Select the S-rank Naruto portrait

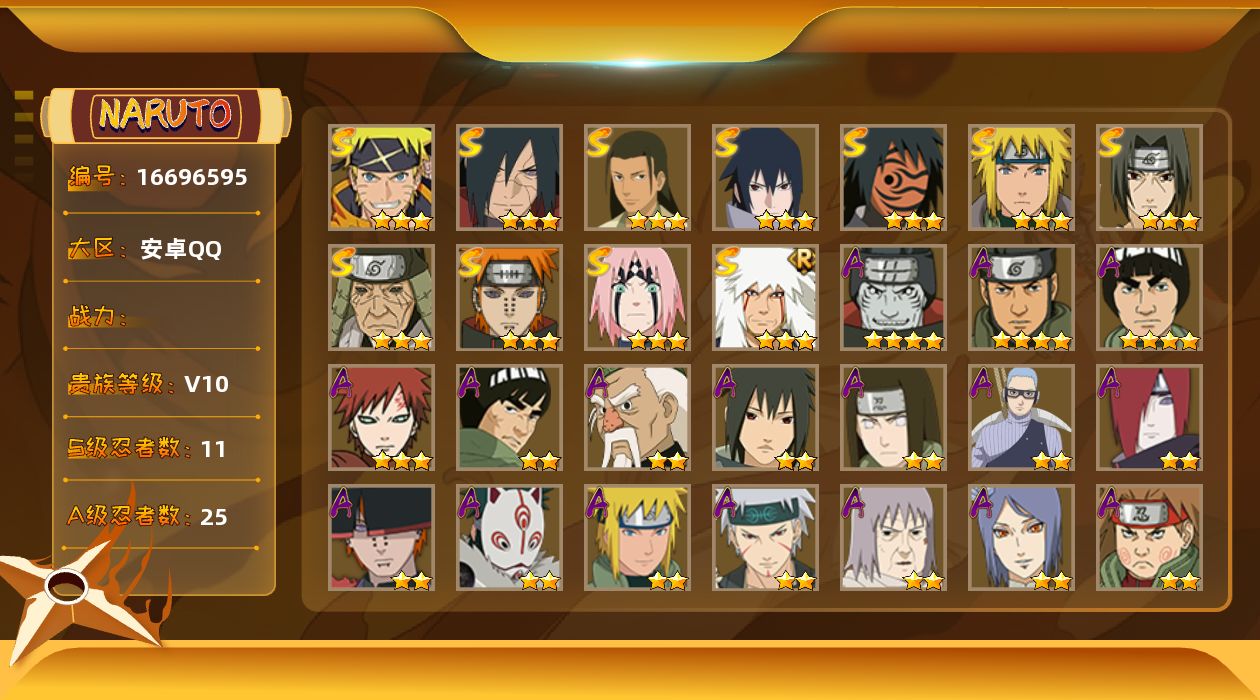point(381,178)
